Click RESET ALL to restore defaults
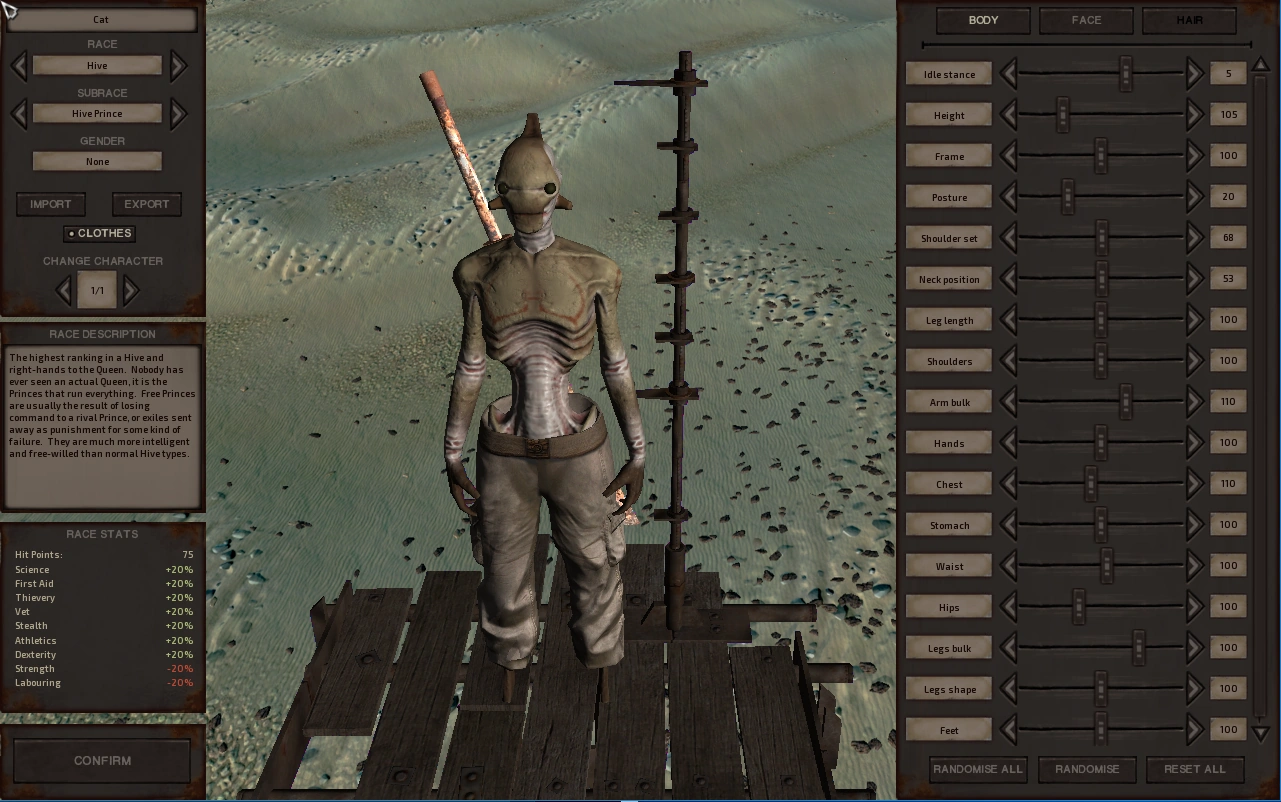The image size is (1281, 802). coord(1195,769)
